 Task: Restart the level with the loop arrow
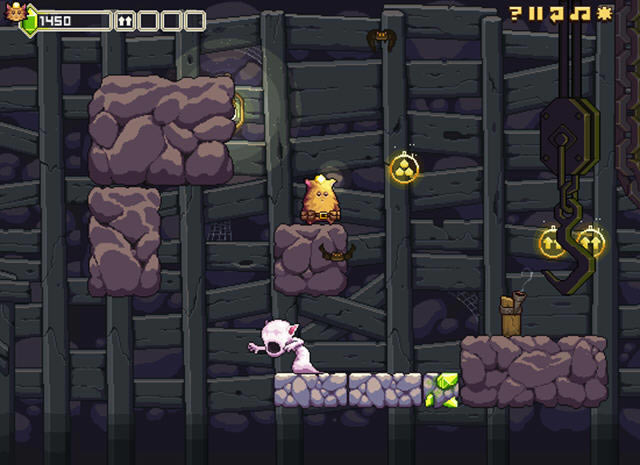[x=558, y=13]
